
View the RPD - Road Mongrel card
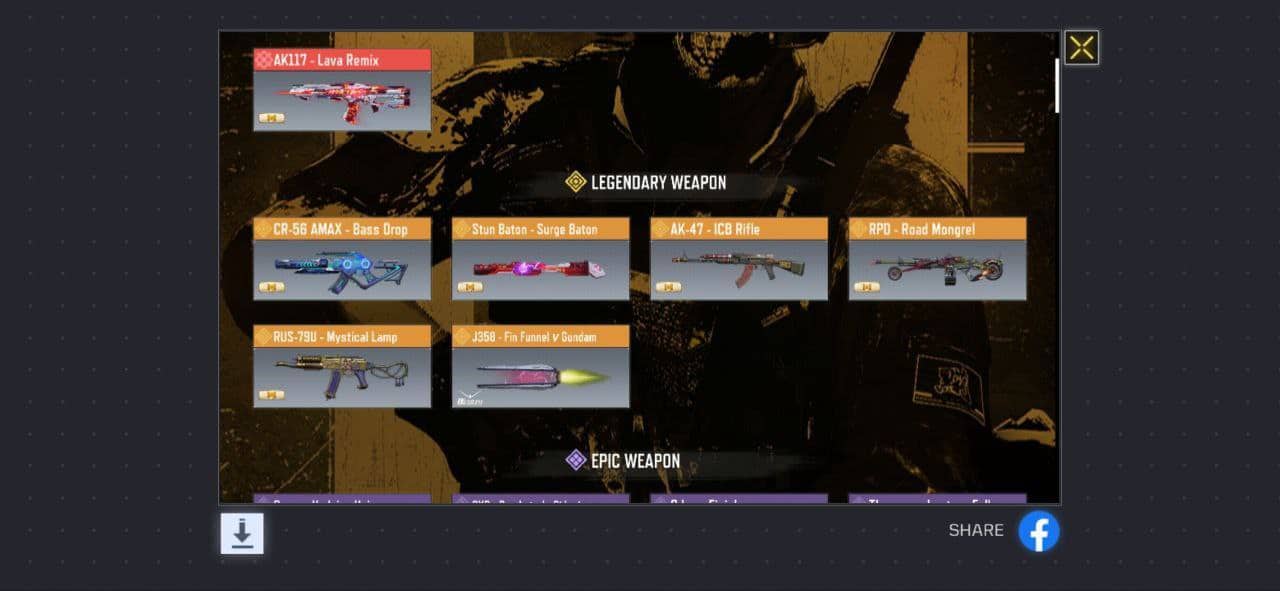tap(937, 259)
